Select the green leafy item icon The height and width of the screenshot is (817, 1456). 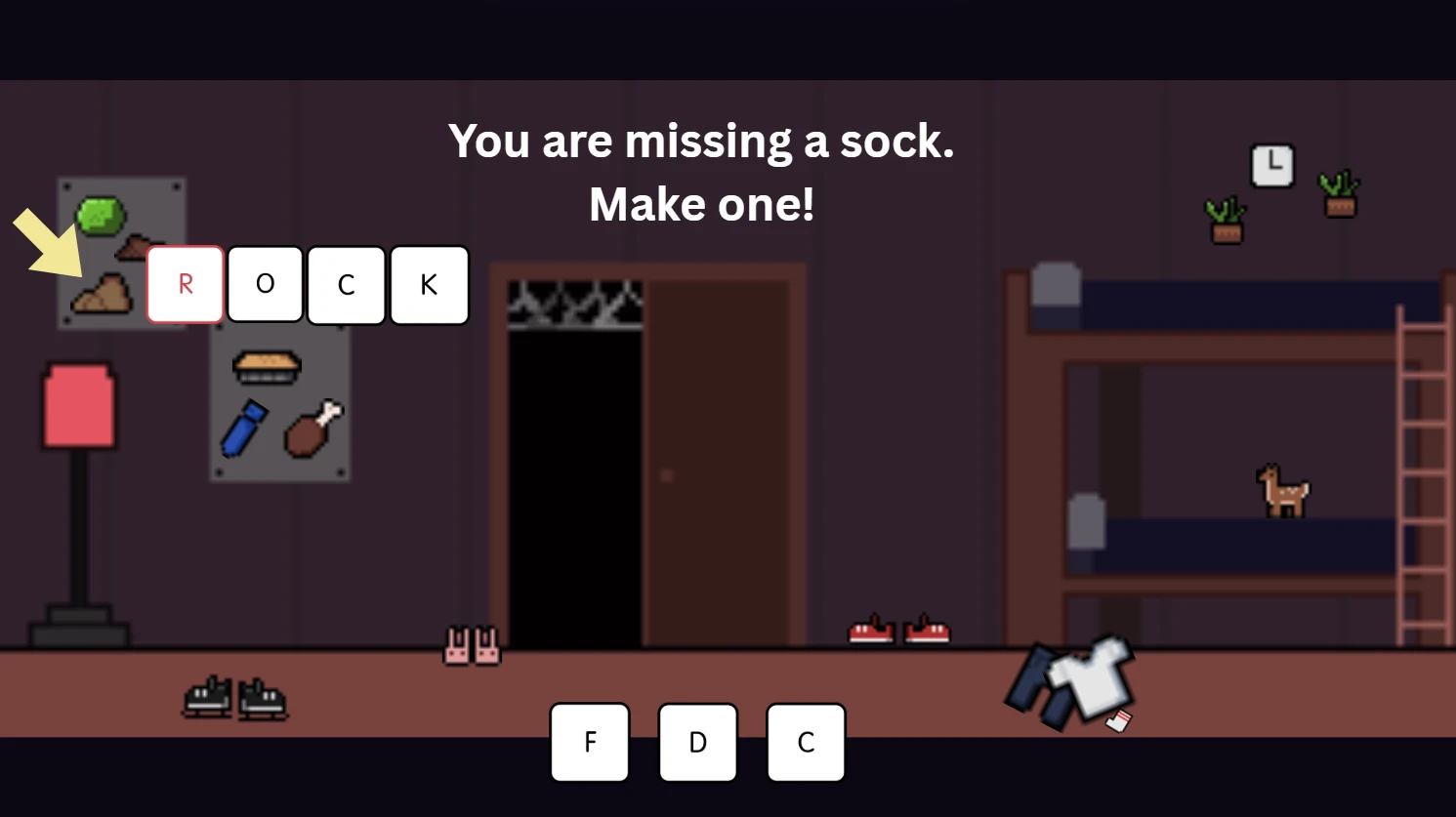pos(101,216)
